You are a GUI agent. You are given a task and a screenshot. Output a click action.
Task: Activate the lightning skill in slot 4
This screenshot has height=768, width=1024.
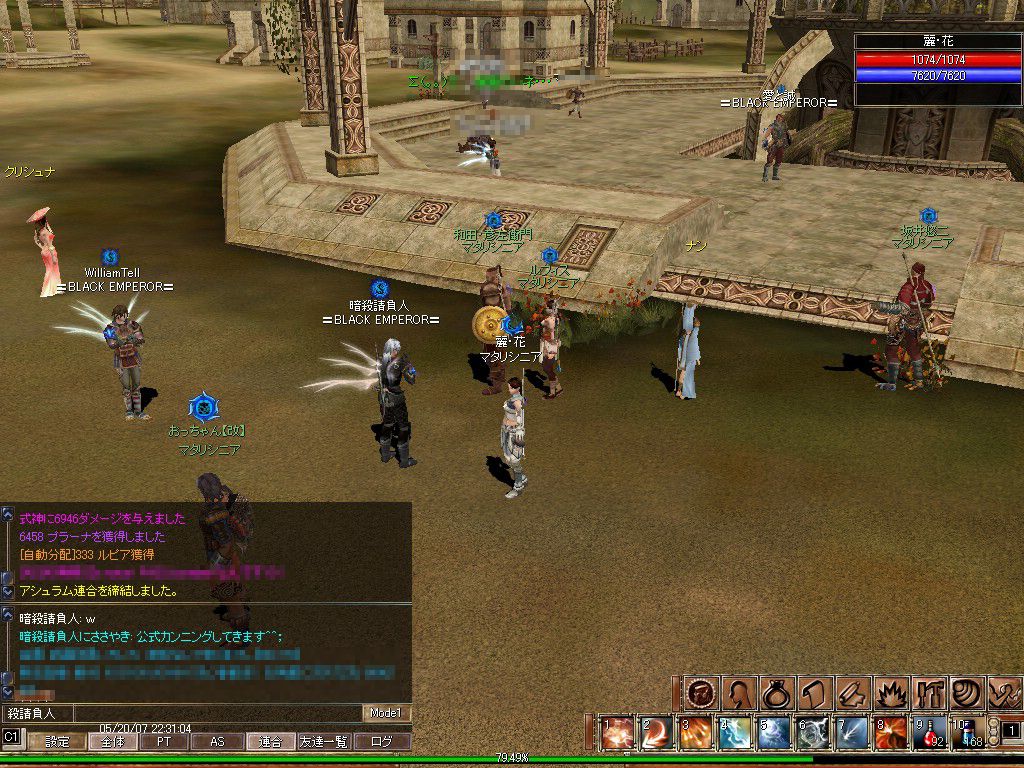click(x=736, y=733)
